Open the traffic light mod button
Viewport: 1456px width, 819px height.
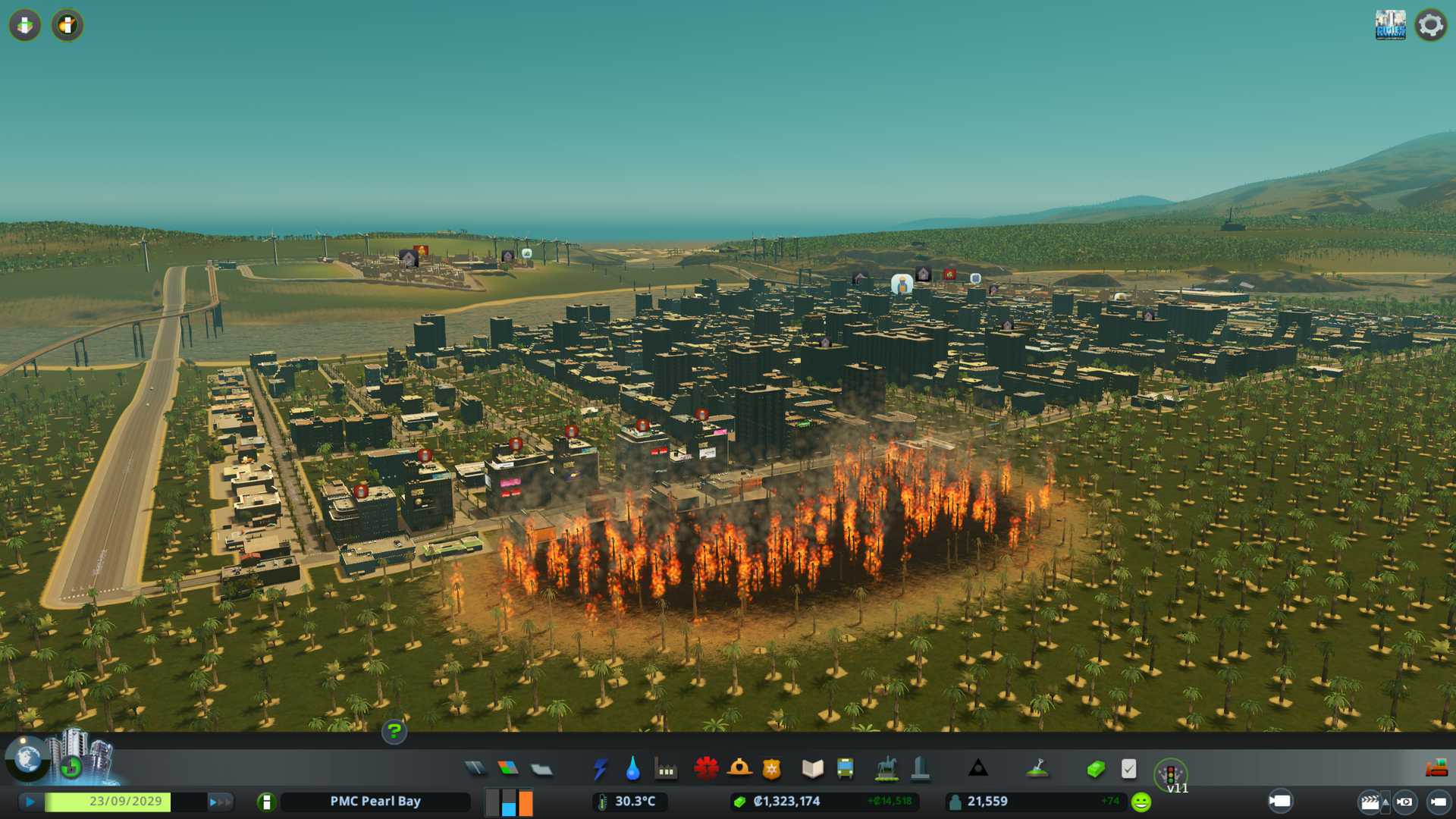(1170, 773)
